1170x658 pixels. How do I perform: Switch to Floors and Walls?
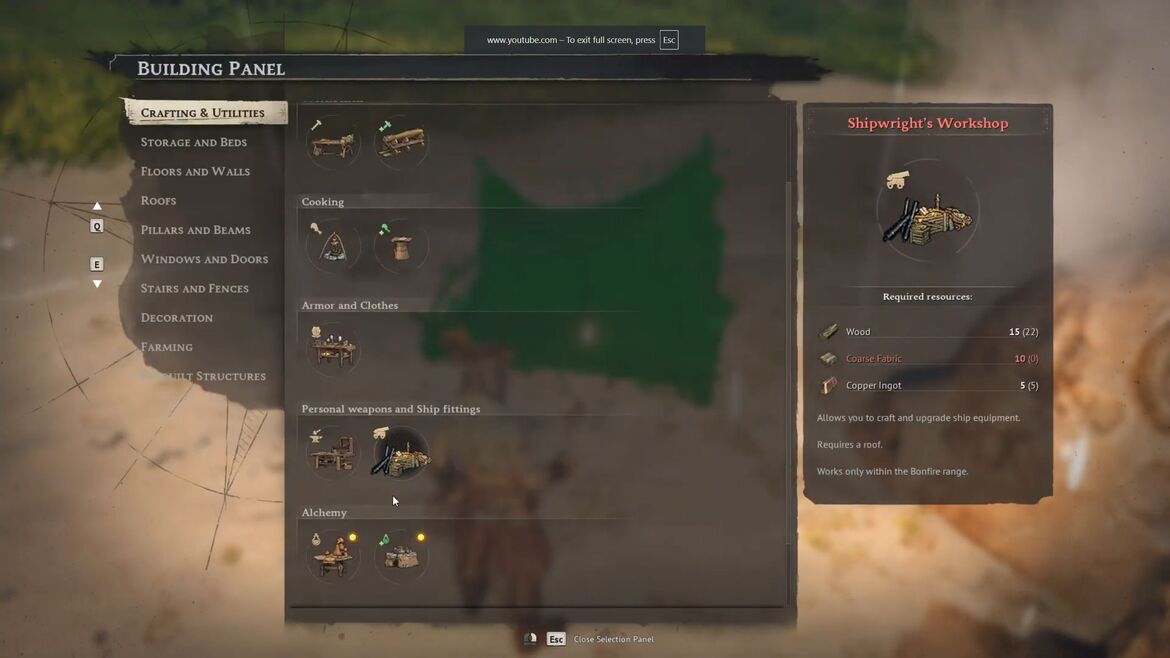195,171
